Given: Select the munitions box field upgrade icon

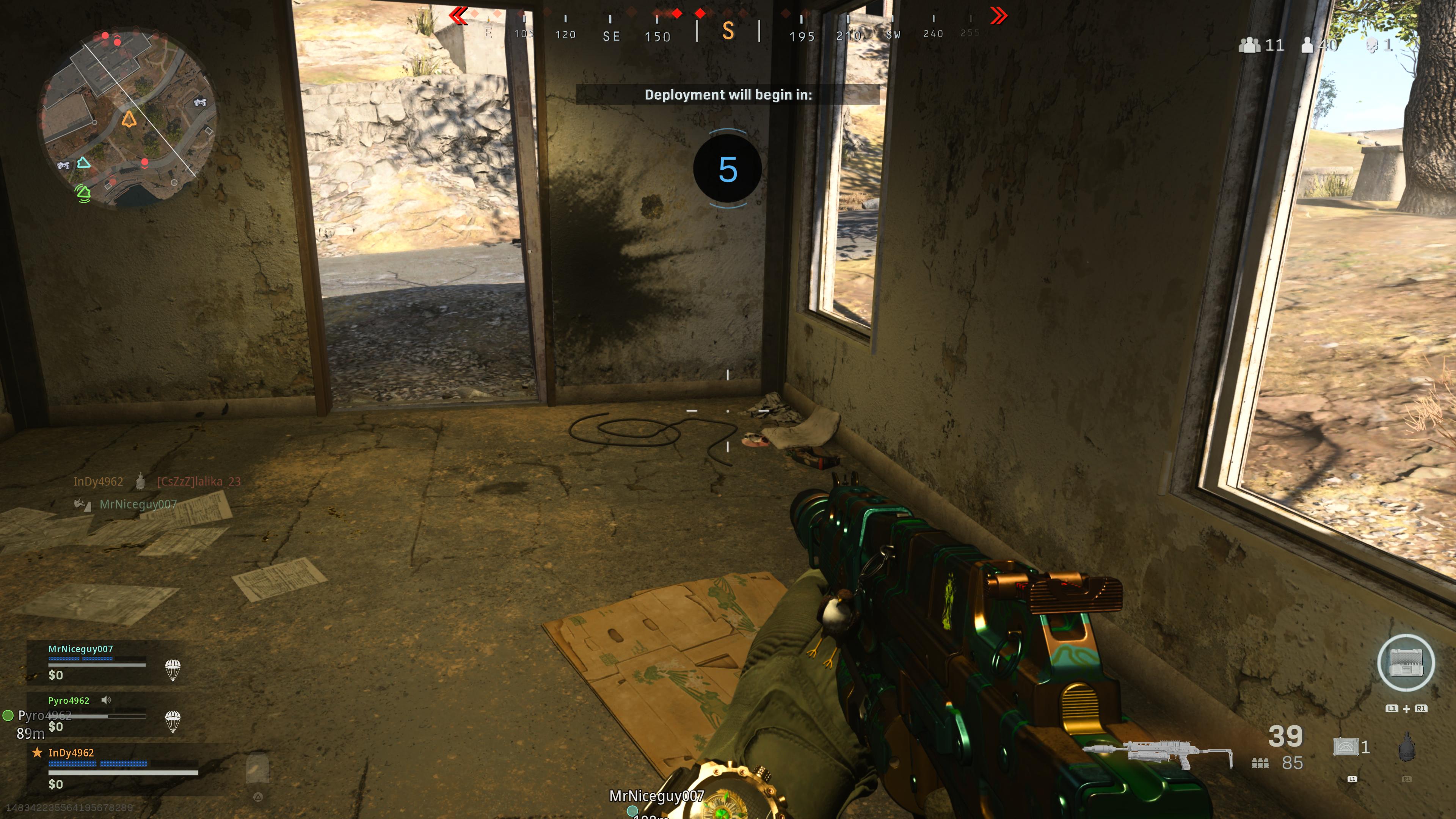Looking at the screenshot, I should click(x=1405, y=663).
